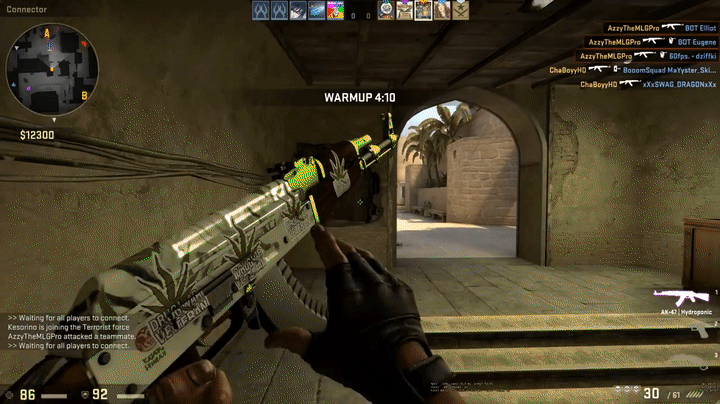Screen dimensions: 720x404
Task: Select the dark-haired anime player avatar
Action: (x=297, y=11)
